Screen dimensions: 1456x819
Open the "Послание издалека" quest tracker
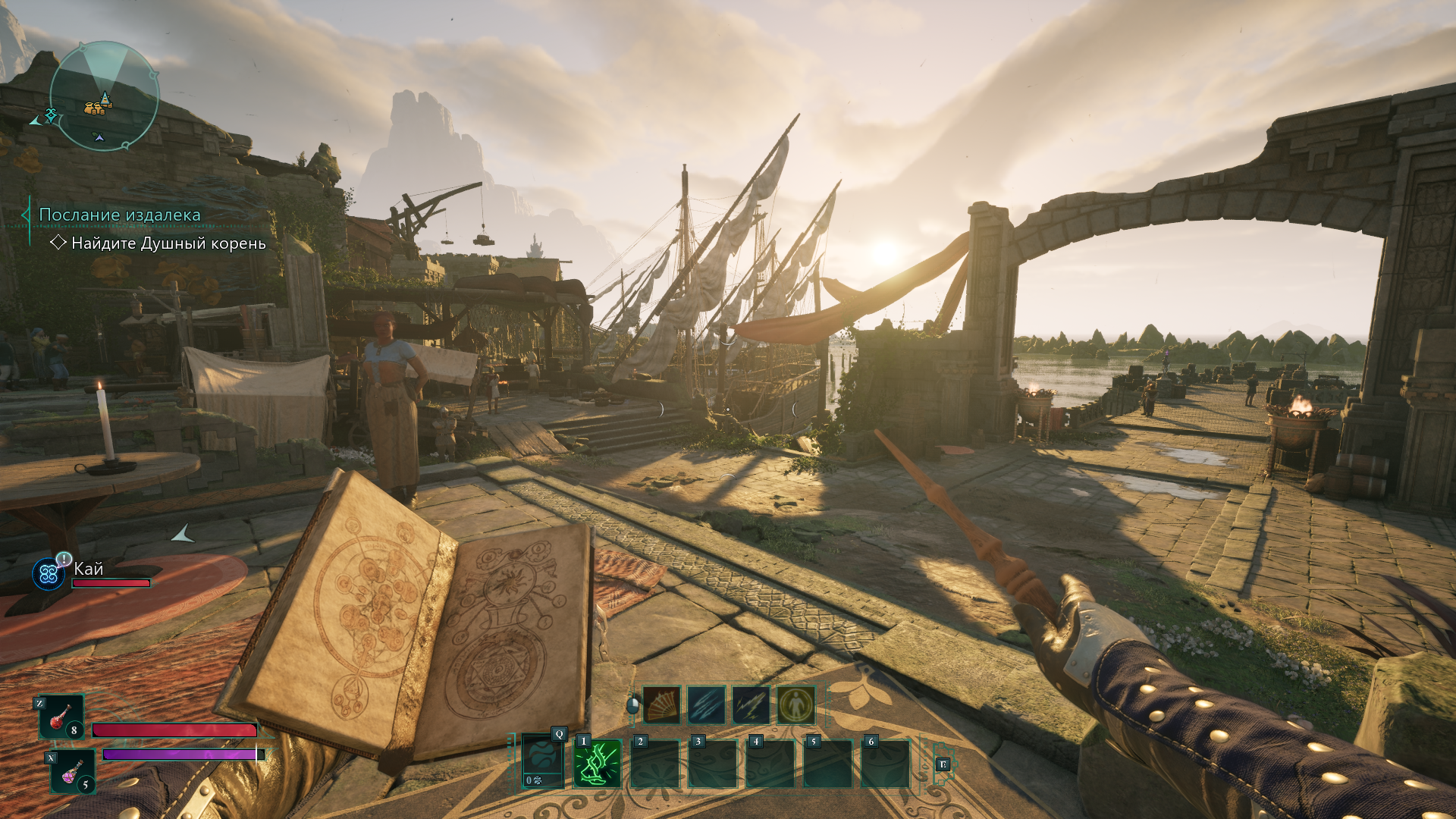coord(120,215)
